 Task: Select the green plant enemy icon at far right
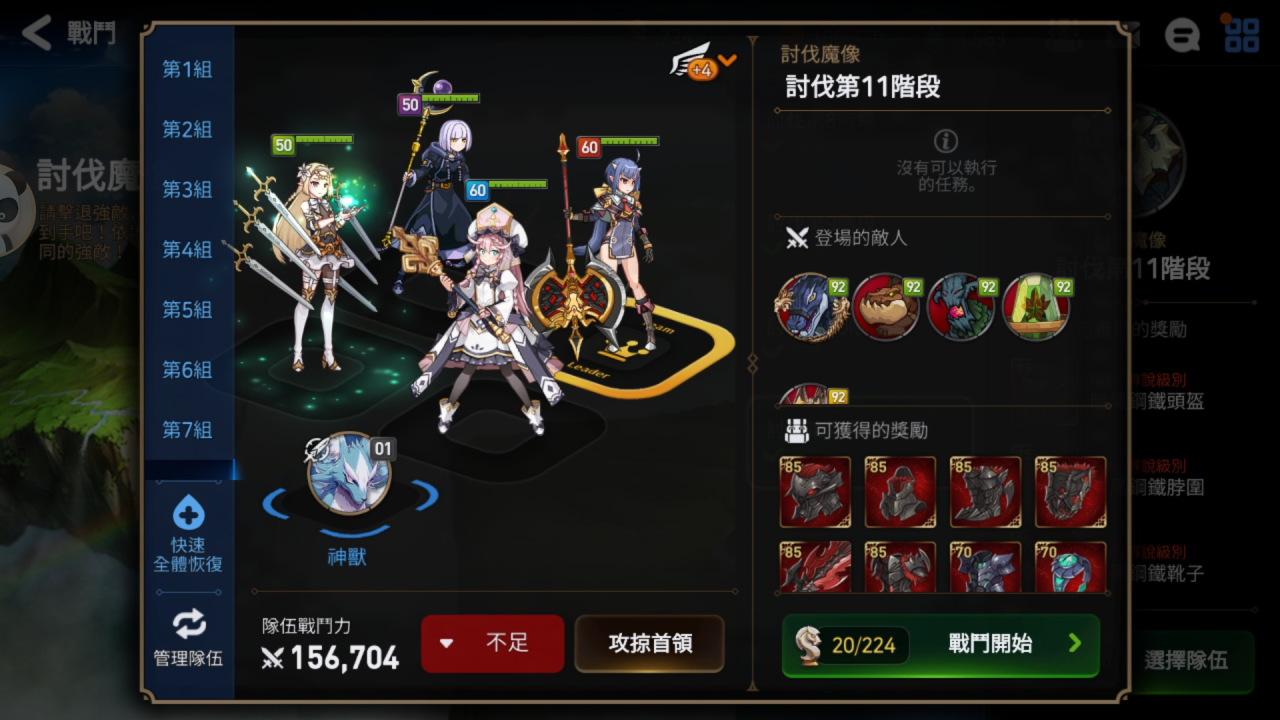pyautogui.click(x=1036, y=307)
